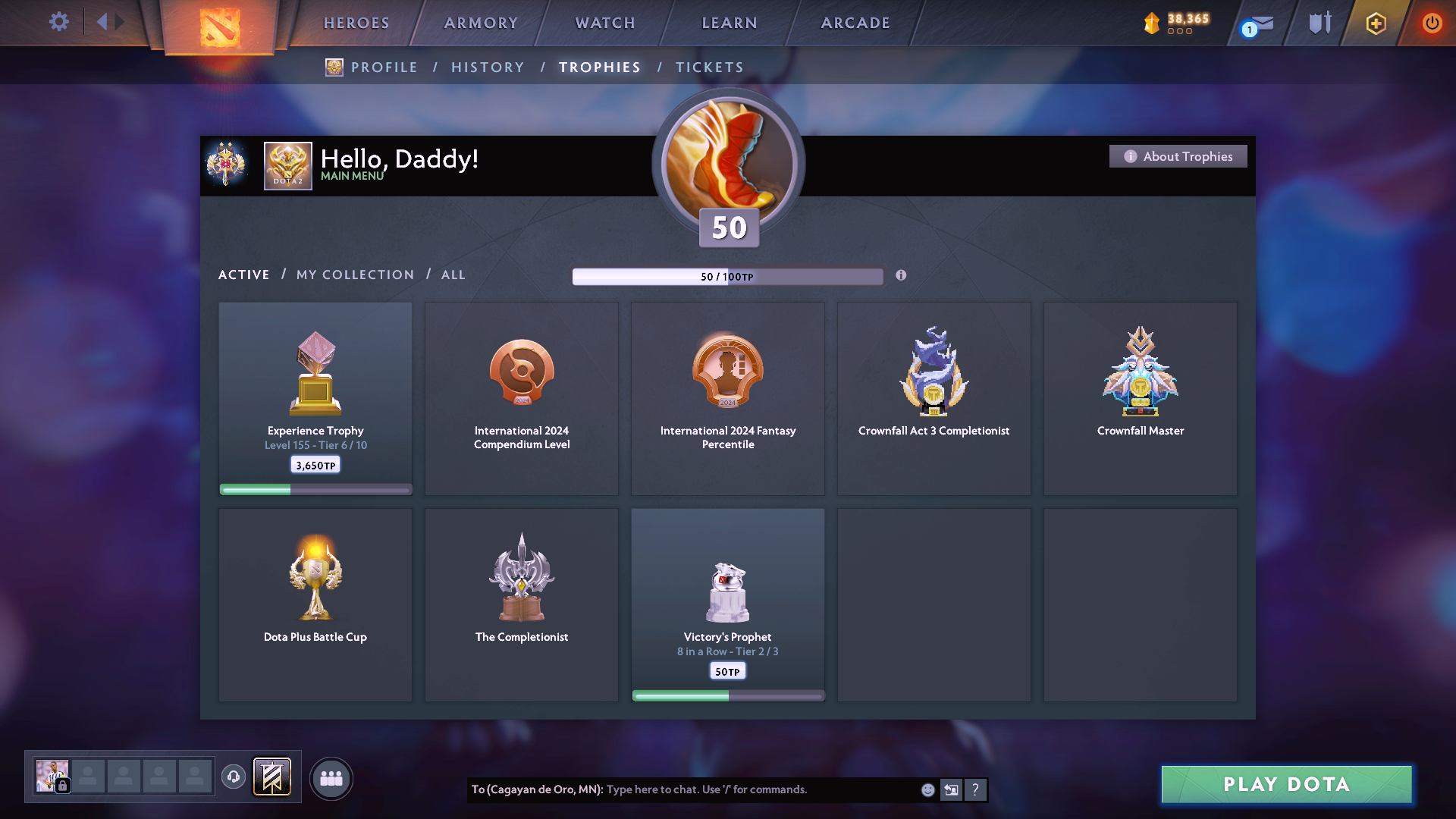
Task: Click the voice chat headset icon
Action: tap(234, 777)
